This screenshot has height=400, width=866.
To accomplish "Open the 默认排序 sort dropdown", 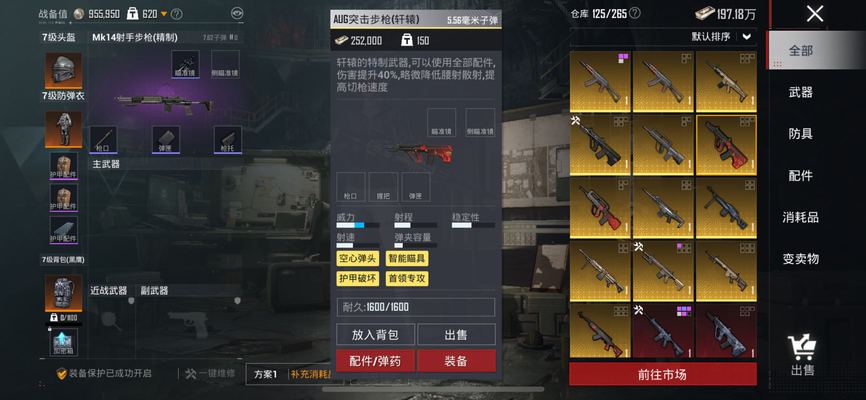I will (722, 36).
